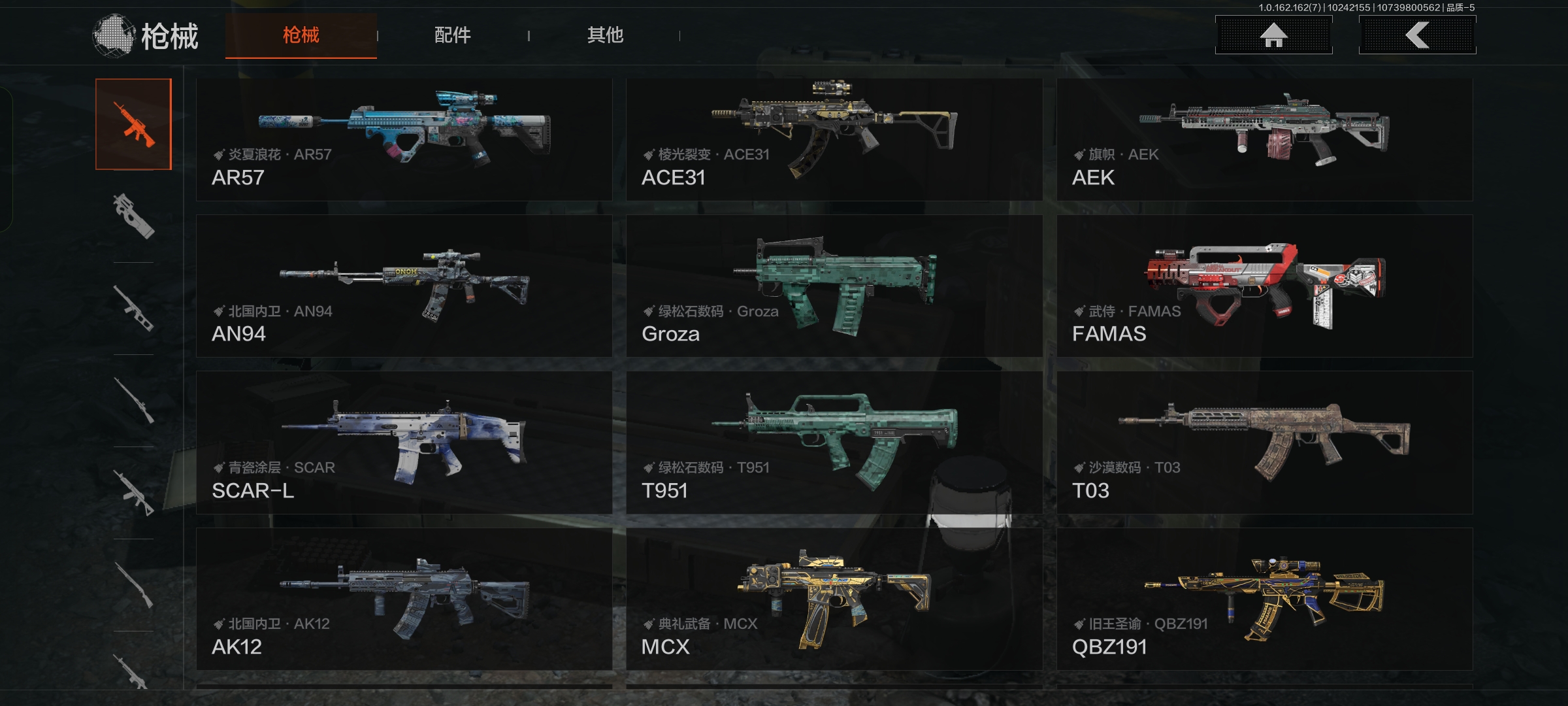Pick the T03 weapon card
The height and width of the screenshot is (706, 1568).
(1264, 443)
